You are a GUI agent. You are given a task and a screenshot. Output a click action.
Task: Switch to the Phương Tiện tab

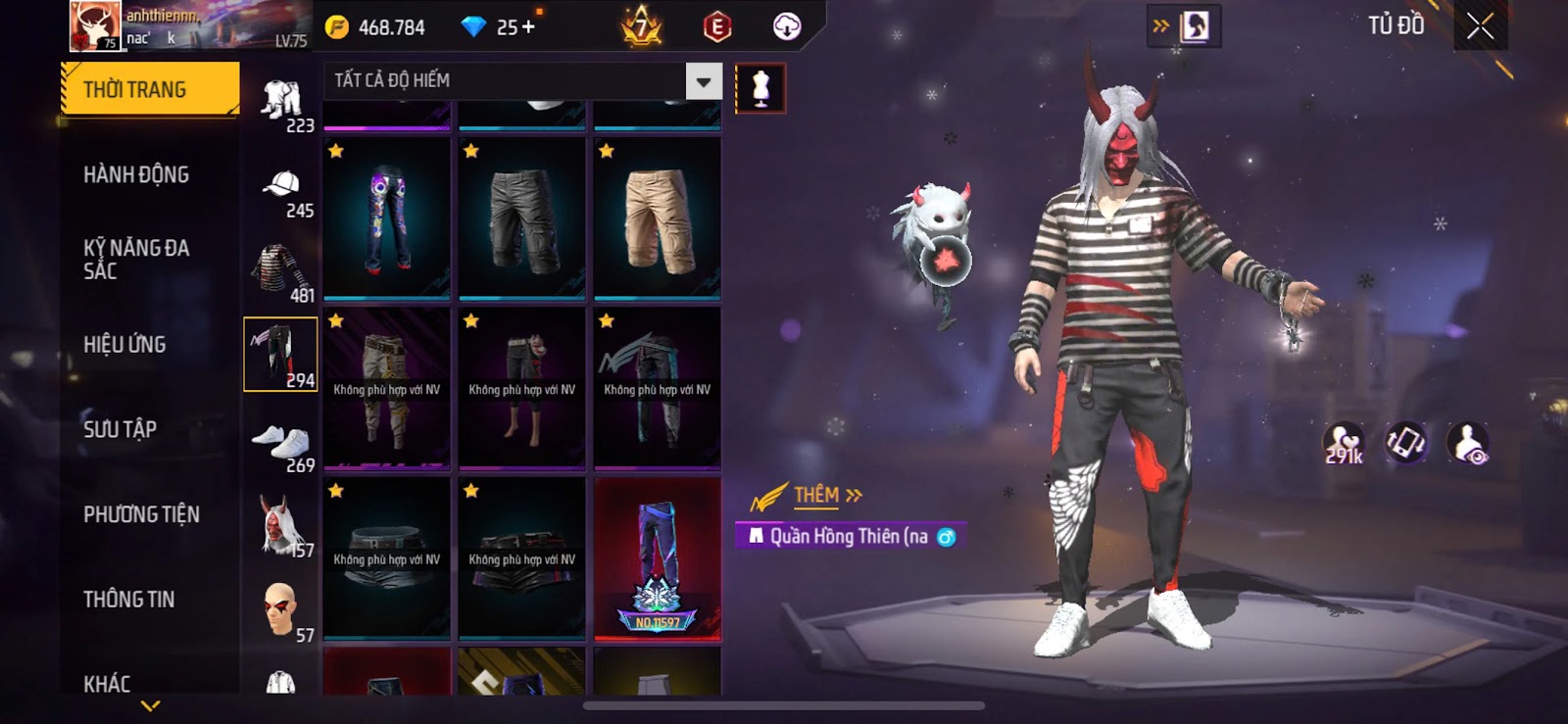(x=141, y=514)
